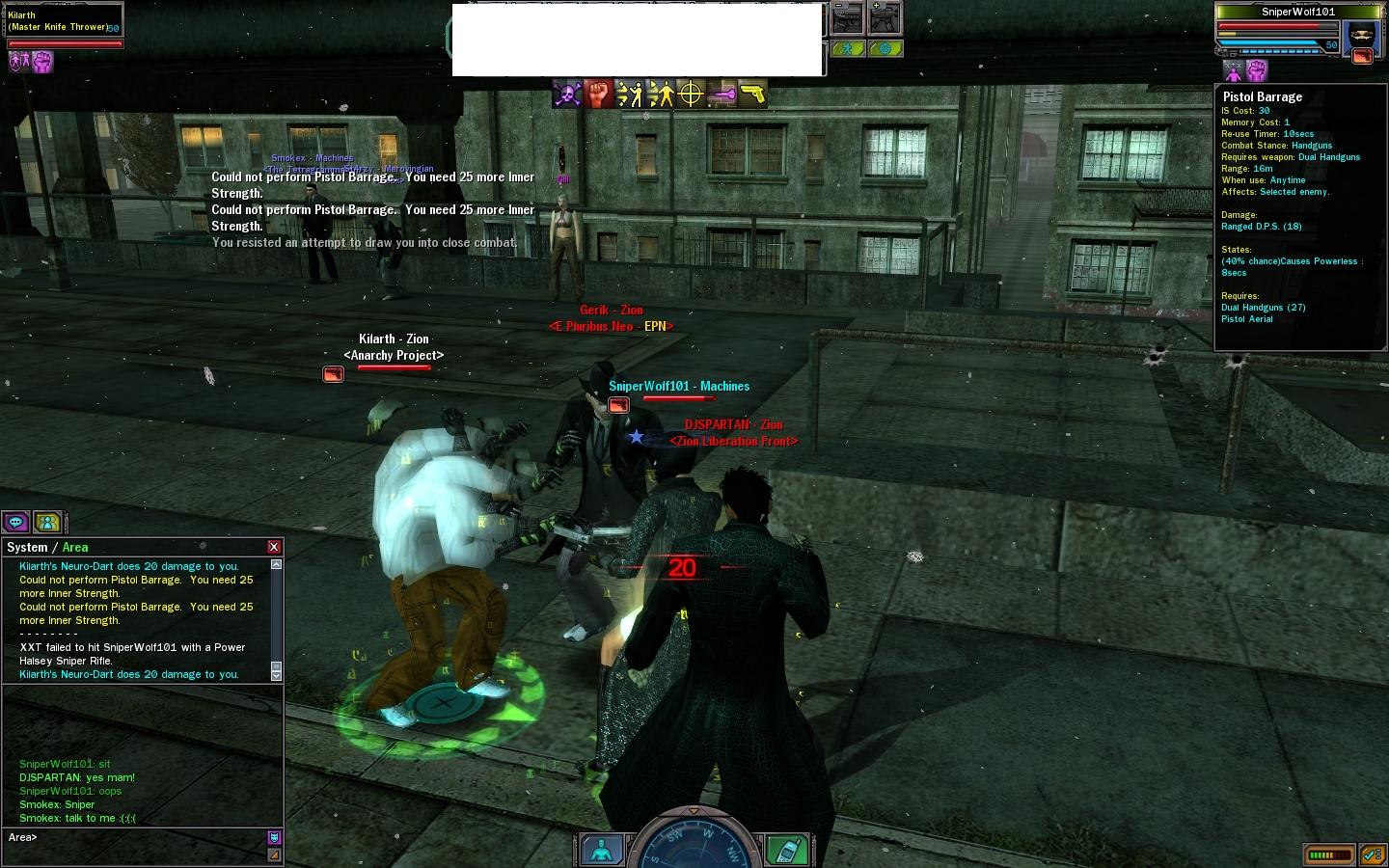Screen dimensions: 1389x868
Task: Click the compass dial
Action: click(694, 841)
